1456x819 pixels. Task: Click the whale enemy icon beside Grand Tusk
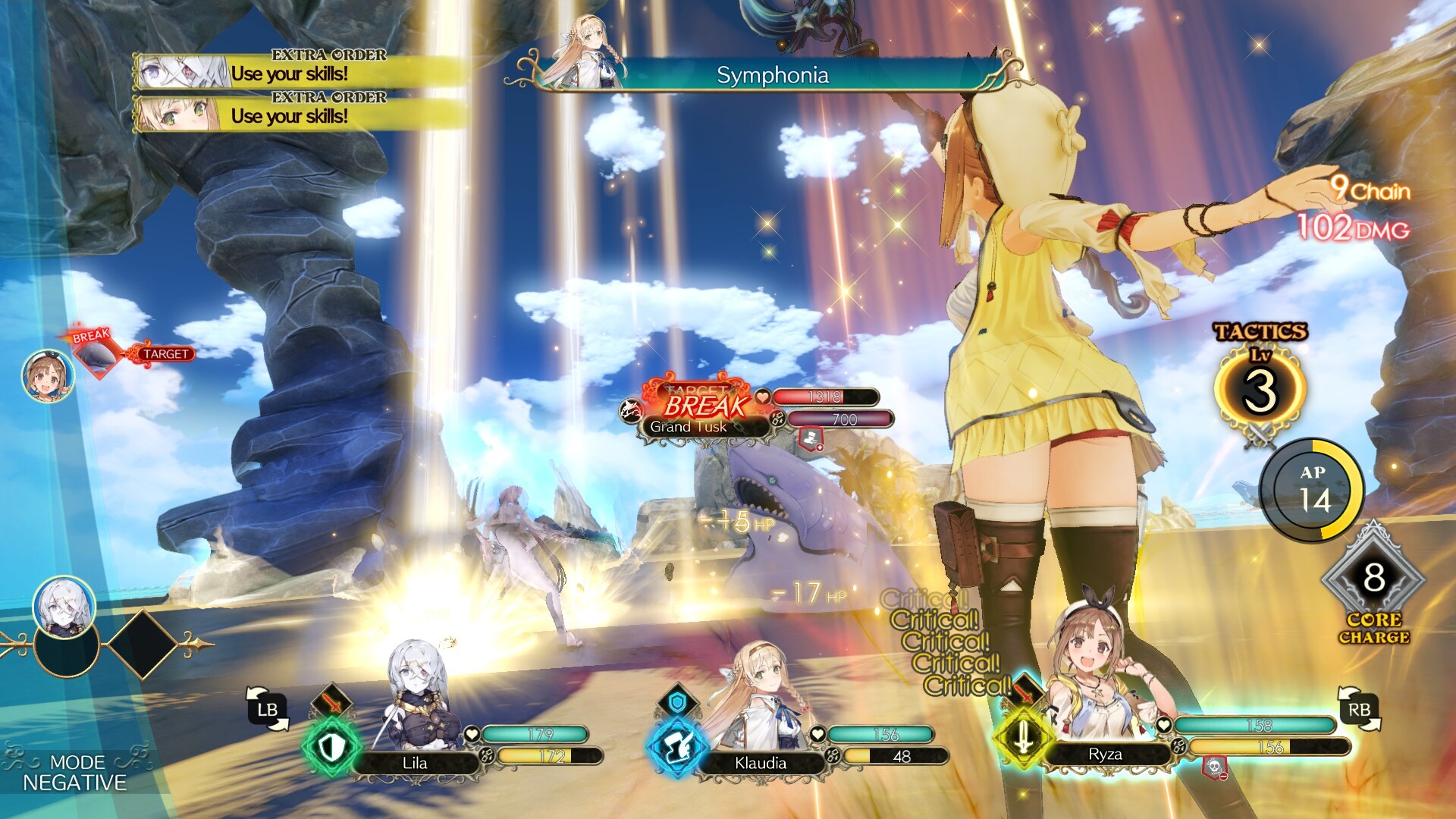[x=632, y=408]
